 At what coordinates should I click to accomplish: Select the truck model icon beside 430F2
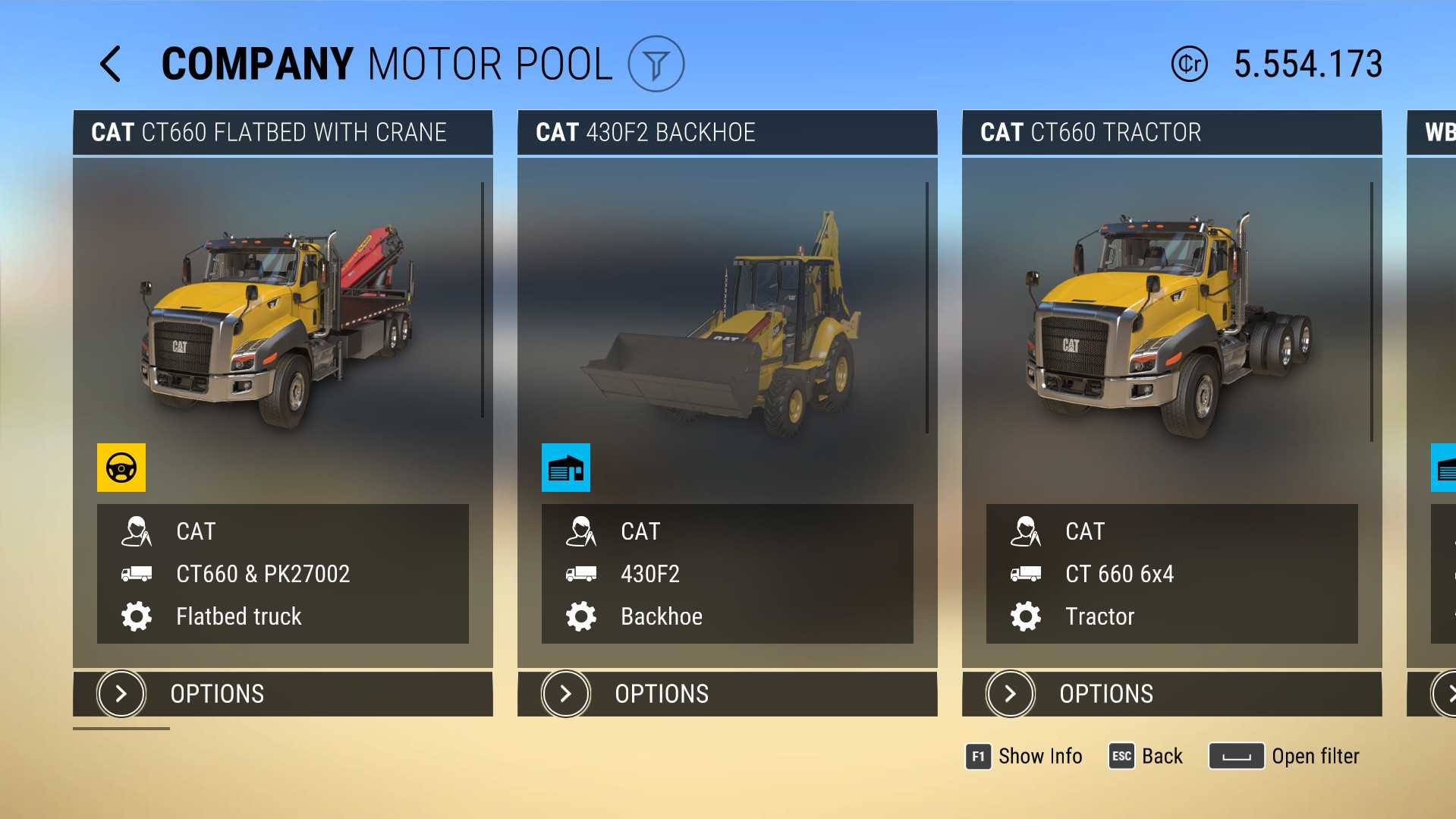pyautogui.click(x=581, y=574)
